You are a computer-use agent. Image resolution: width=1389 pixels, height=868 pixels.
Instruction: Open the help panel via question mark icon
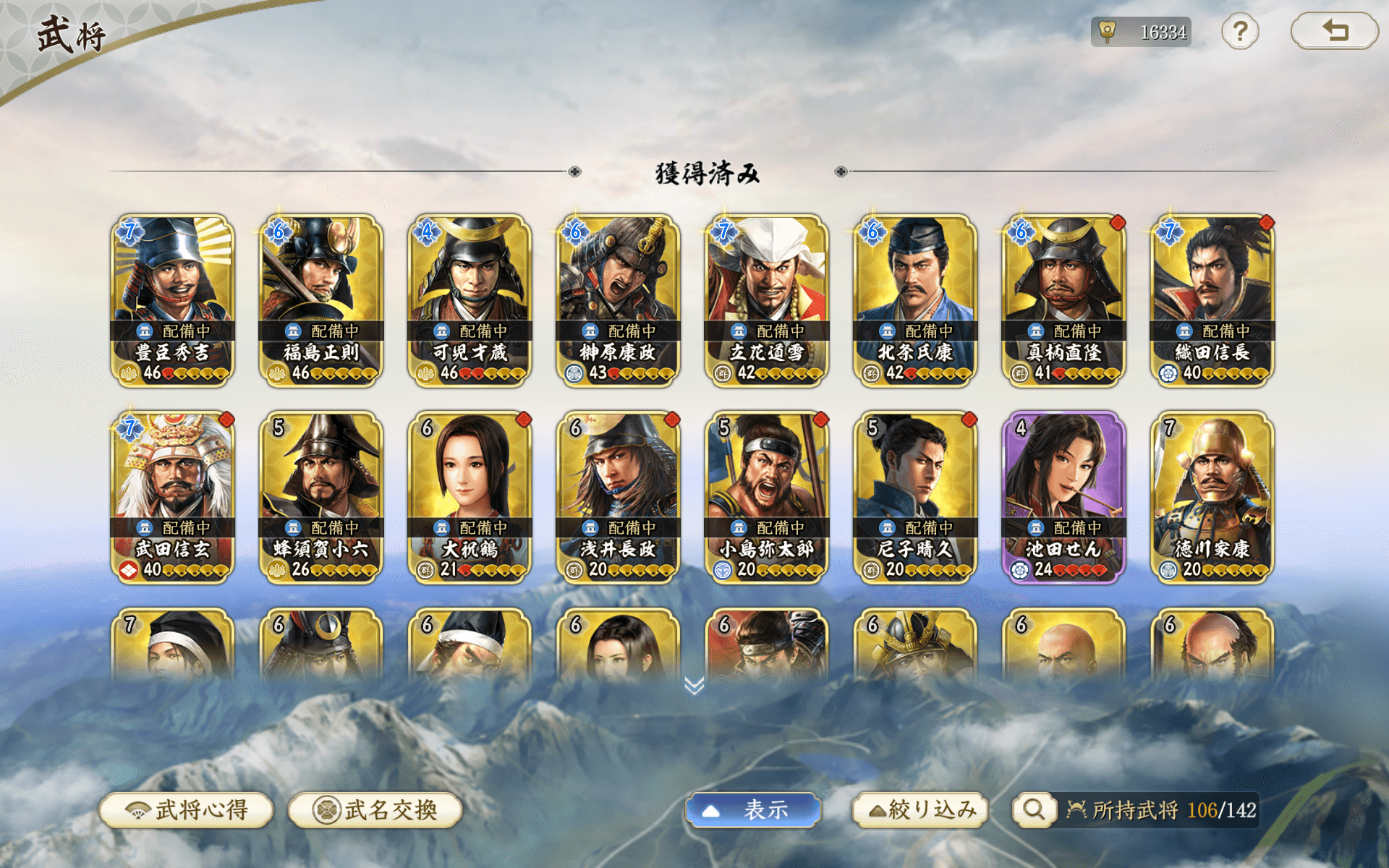1240,32
